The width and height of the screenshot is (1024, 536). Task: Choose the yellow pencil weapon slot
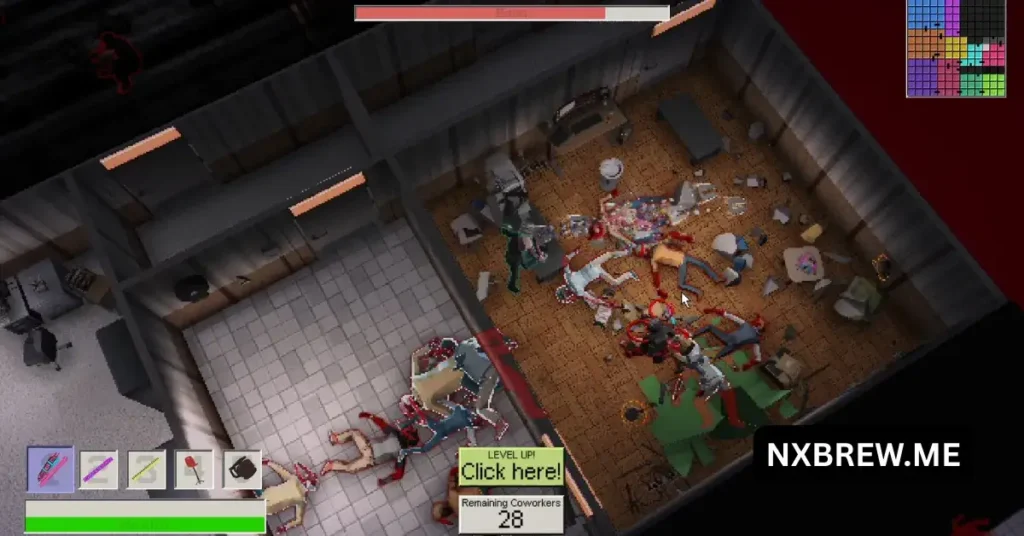[x=147, y=469]
